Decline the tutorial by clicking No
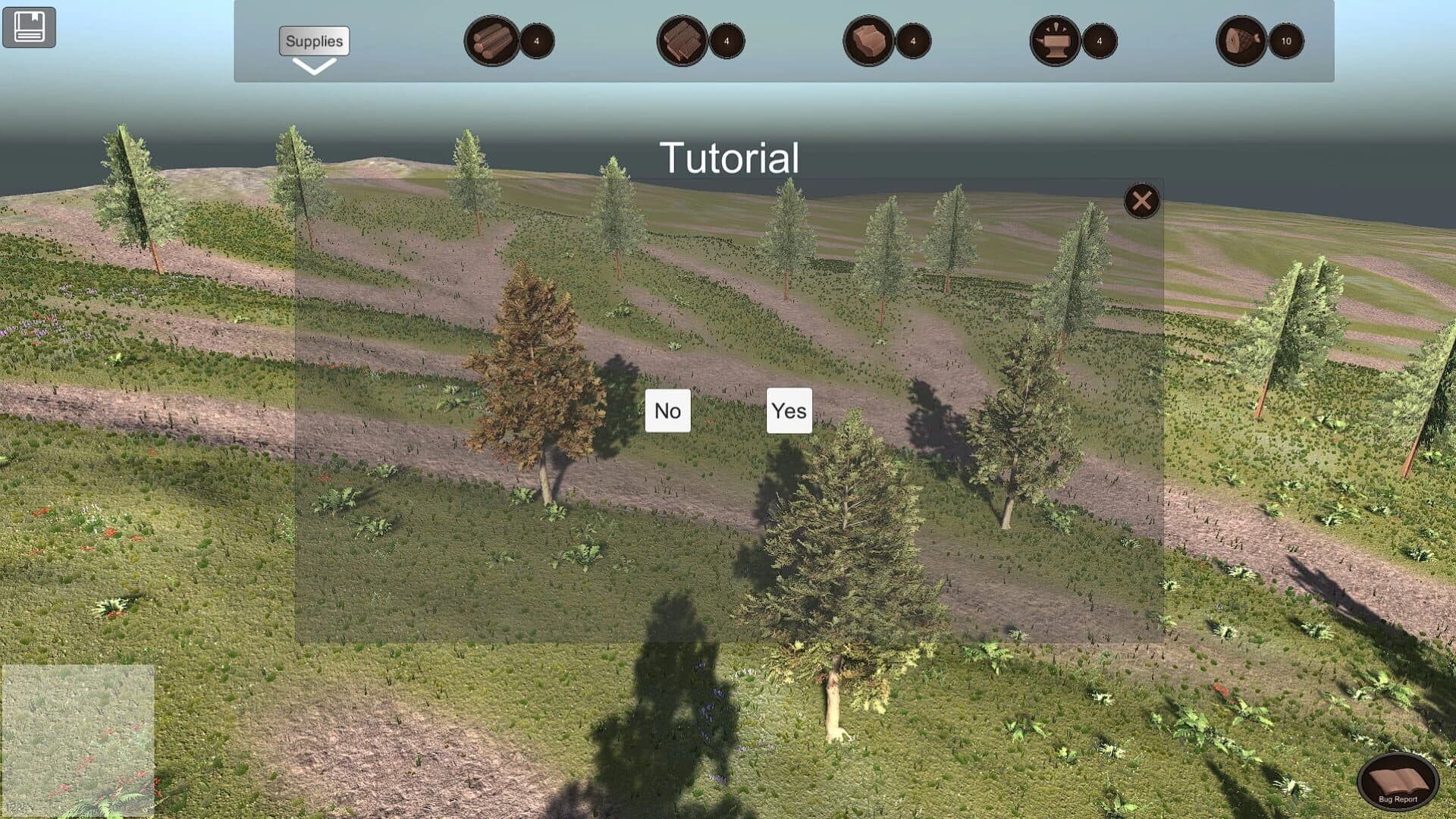The height and width of the screenshot is (819, 1456). point(667,410)
